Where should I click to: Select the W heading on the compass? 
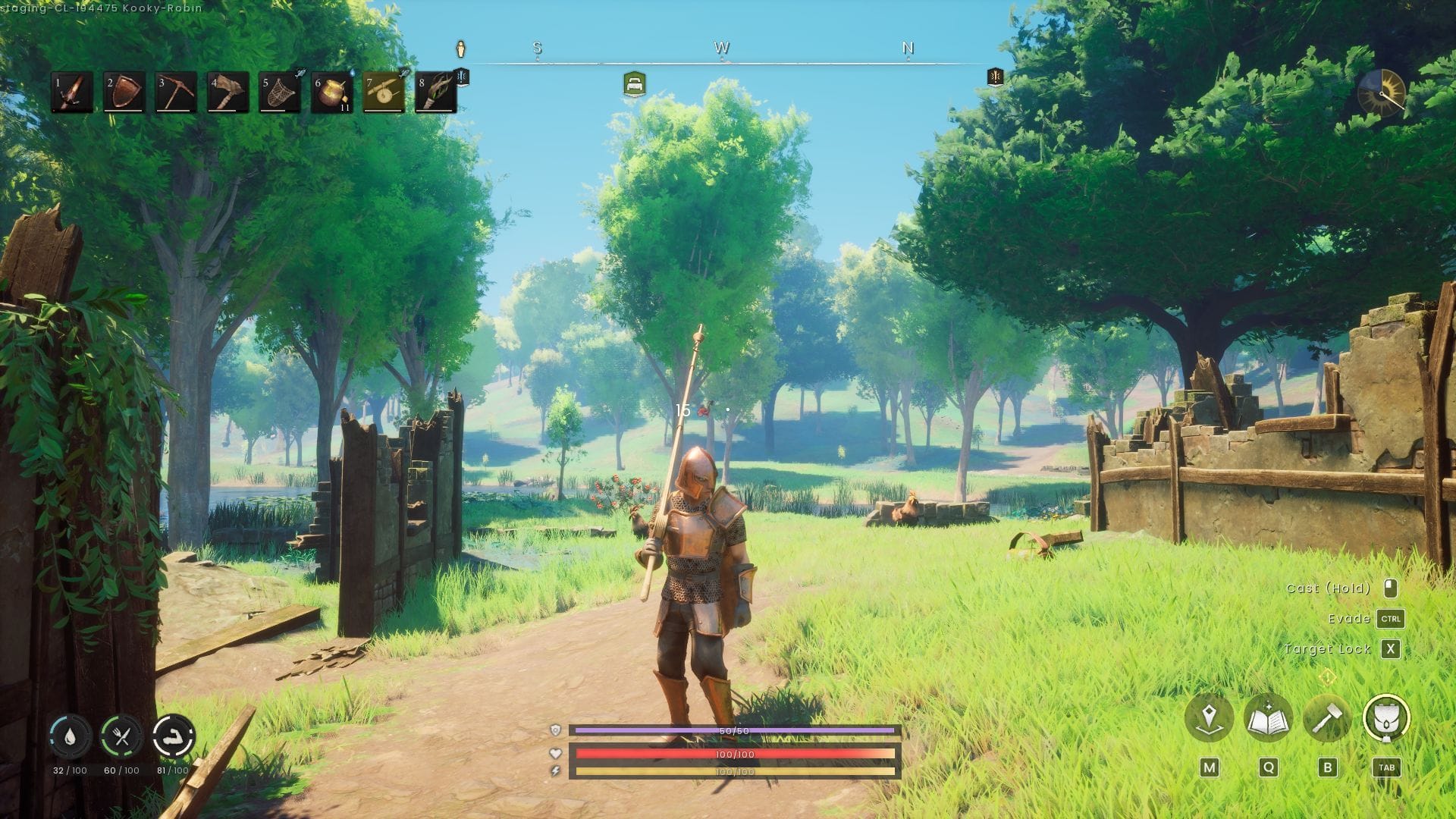pos(723,47)
